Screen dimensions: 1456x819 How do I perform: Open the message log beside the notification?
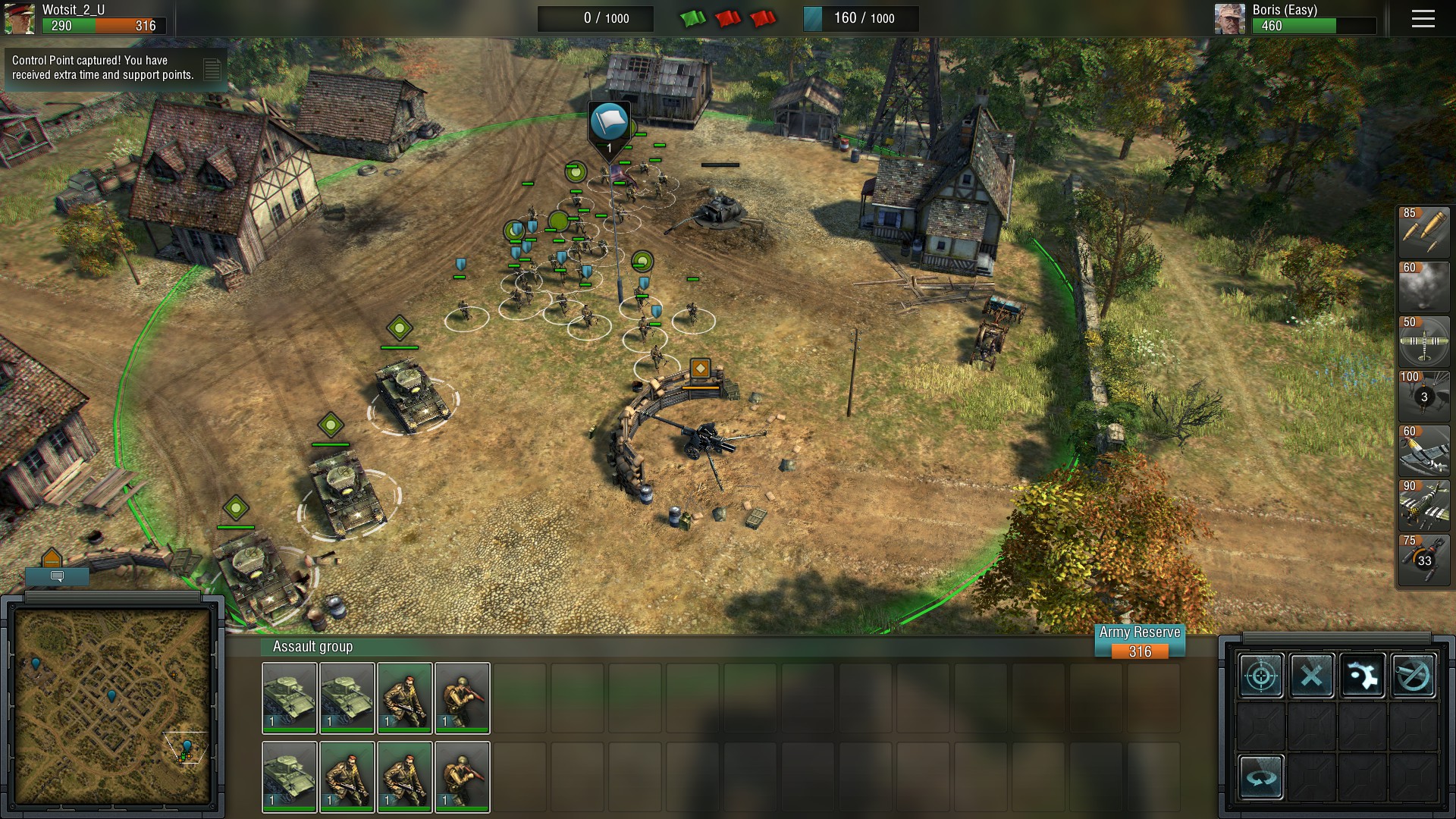click(212, 70)
